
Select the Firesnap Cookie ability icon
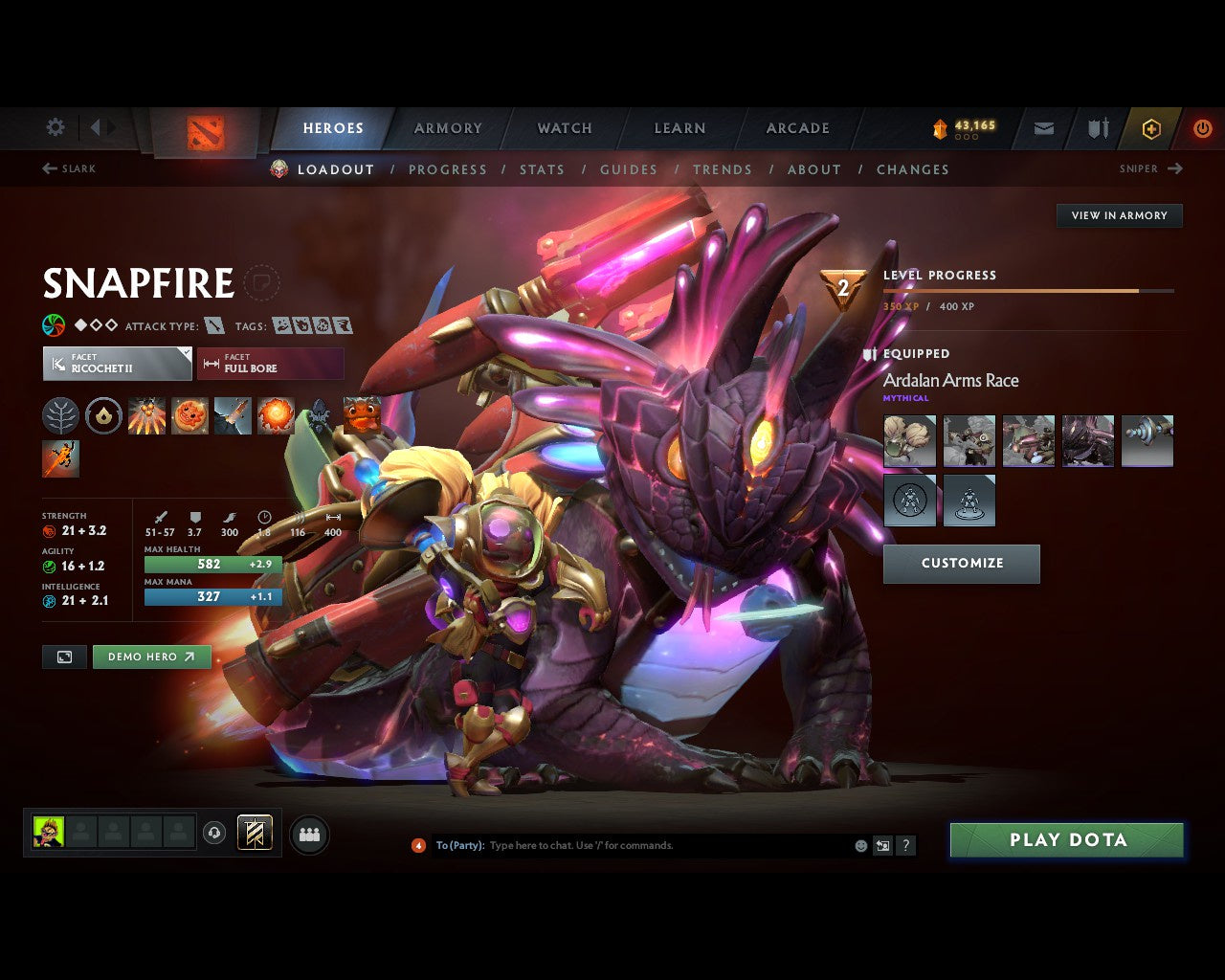(x=190, y=416)
